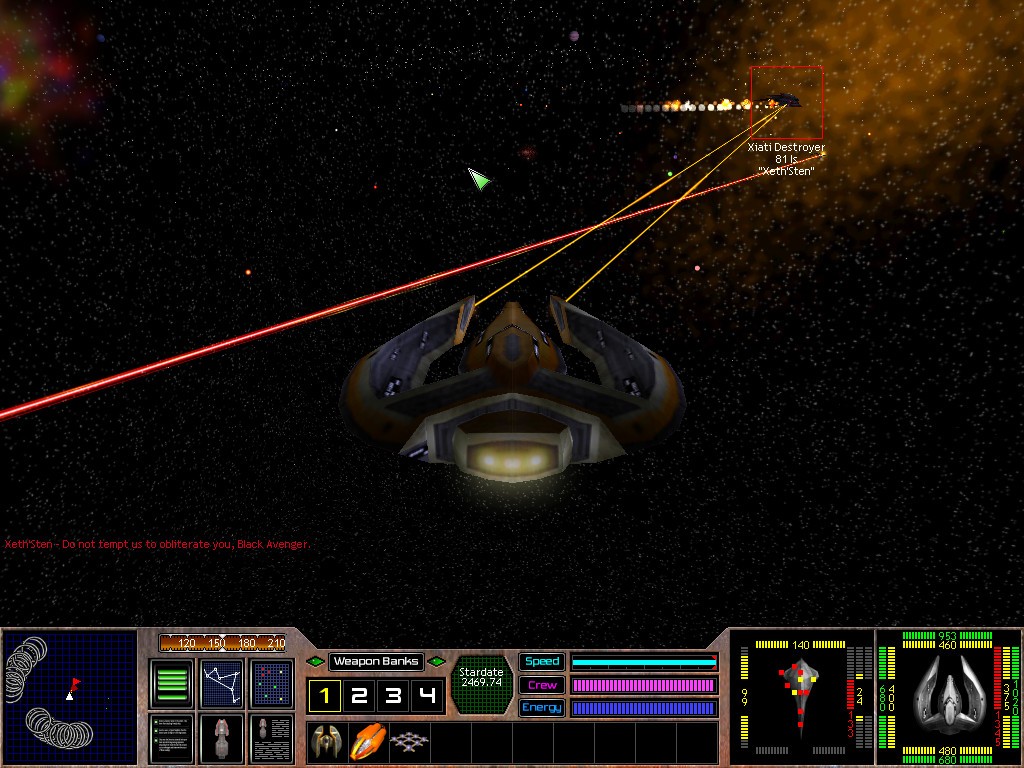Click the left arrow beside Weapon Banks

pos(316,661)
